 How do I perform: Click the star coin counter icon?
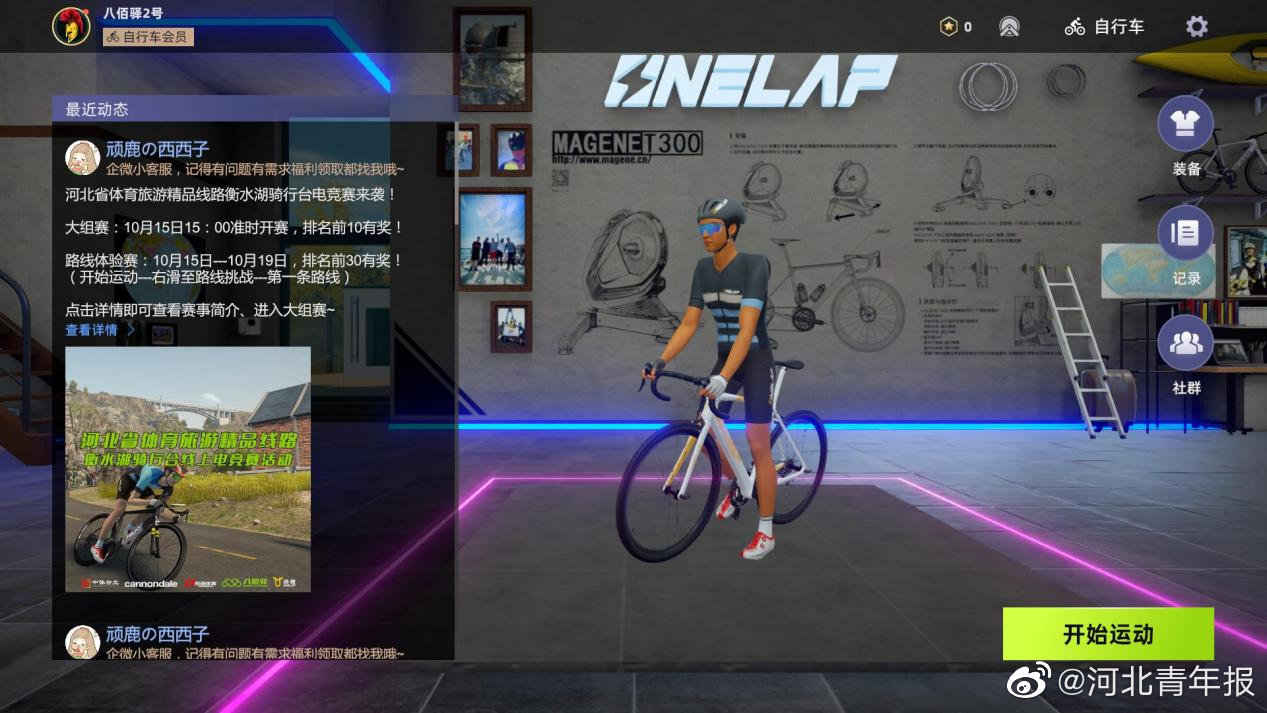[x=949, y=27]
